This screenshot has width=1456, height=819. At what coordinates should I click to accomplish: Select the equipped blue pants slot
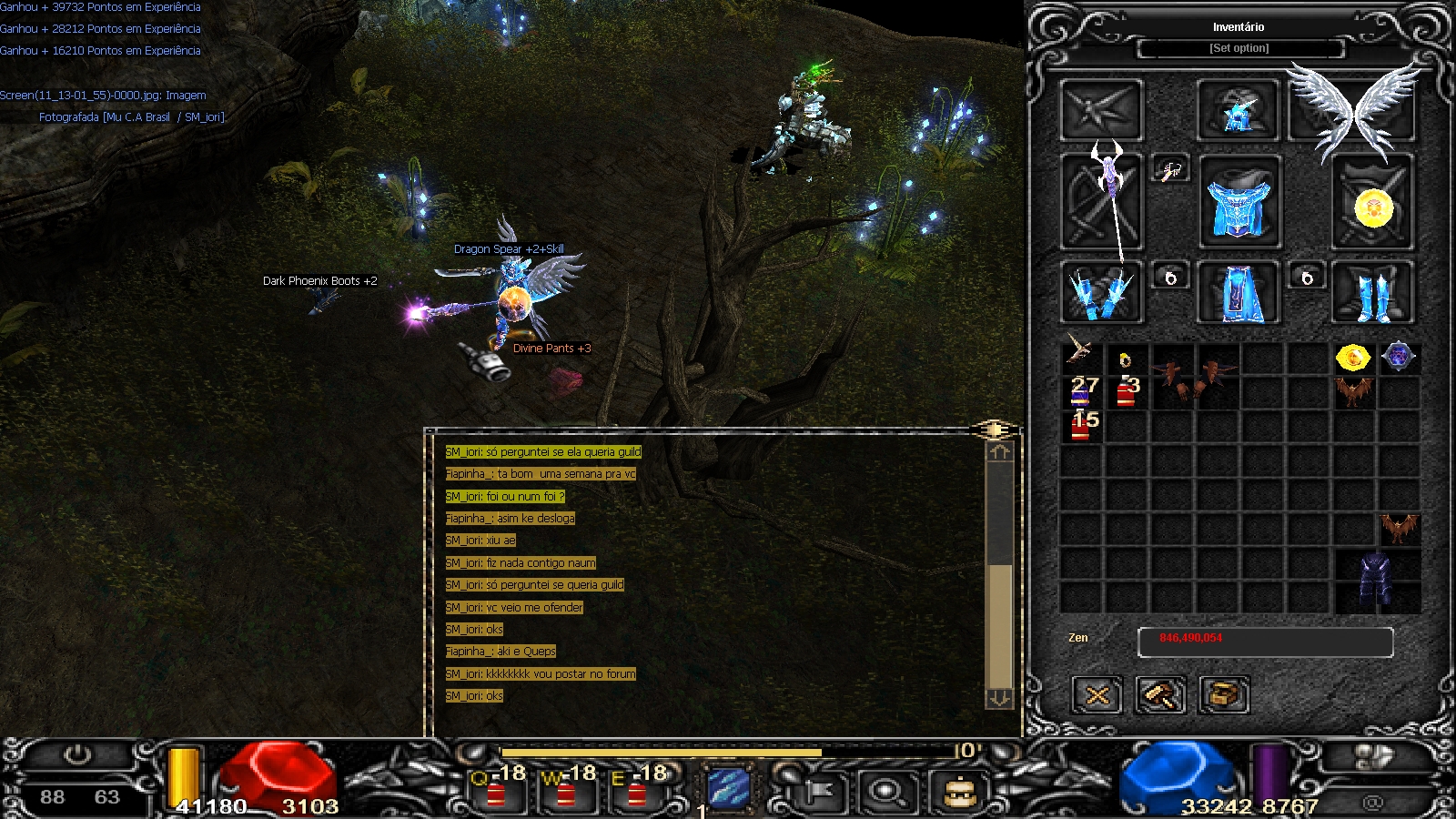pyautogui.click(x=1238, y=293)
